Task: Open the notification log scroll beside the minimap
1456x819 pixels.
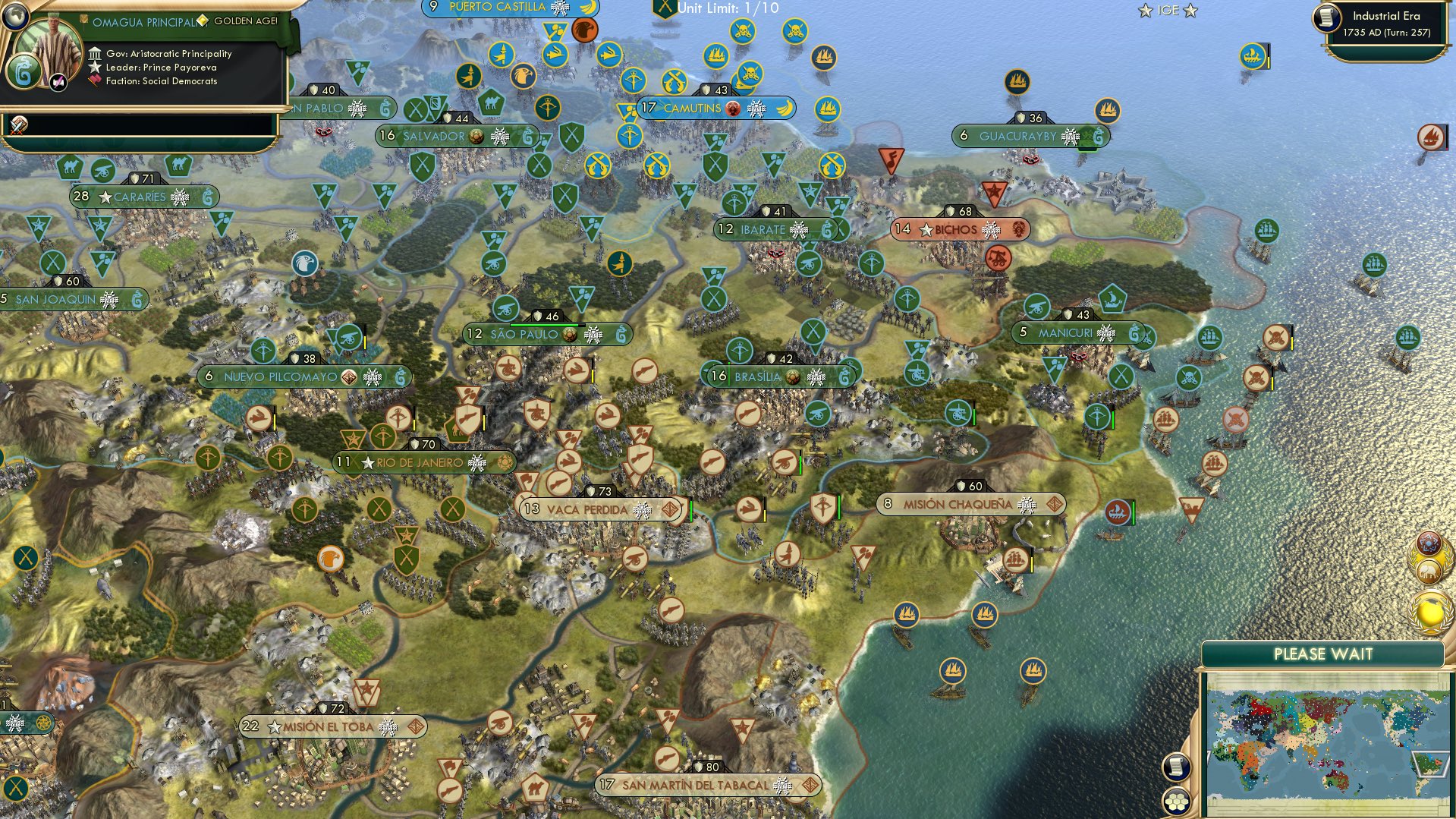Action: click(1178, 768)
